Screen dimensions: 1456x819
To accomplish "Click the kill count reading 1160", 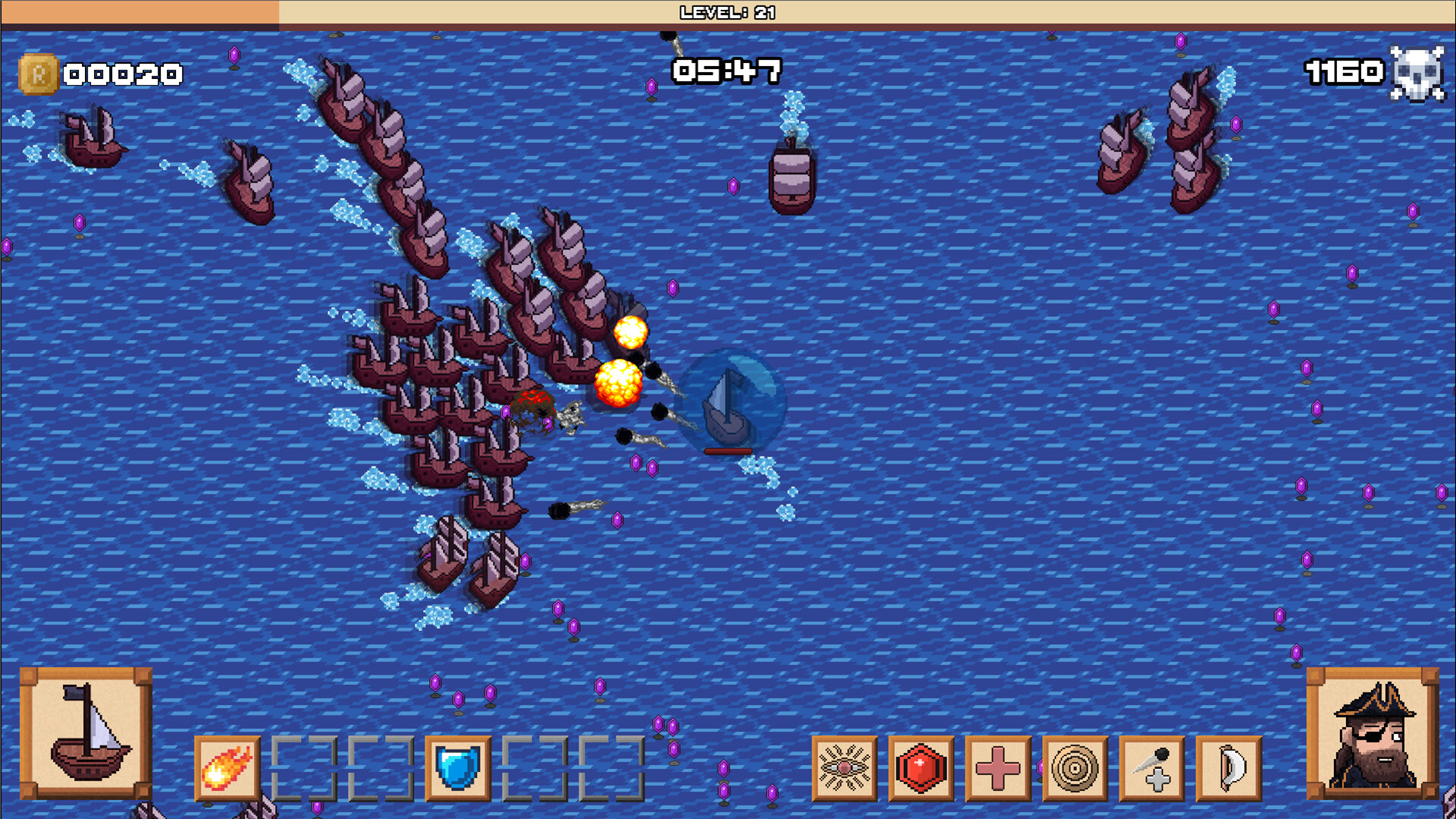I will (x=1343, y=73).
